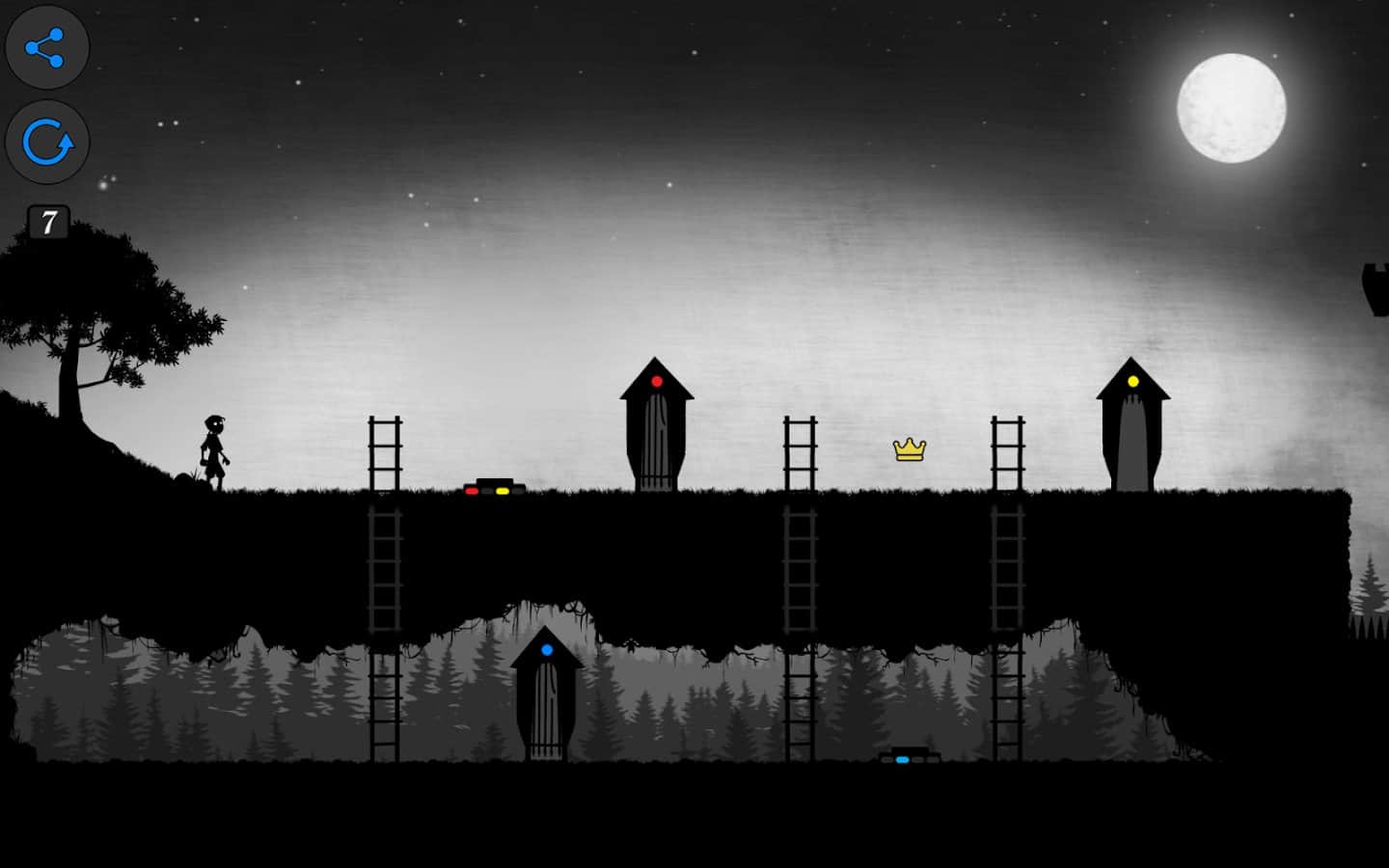This screenshot has width=1389, height=868.
Task: Click the restart level icon
Action: pyautogui.click(x=46, y=142)
